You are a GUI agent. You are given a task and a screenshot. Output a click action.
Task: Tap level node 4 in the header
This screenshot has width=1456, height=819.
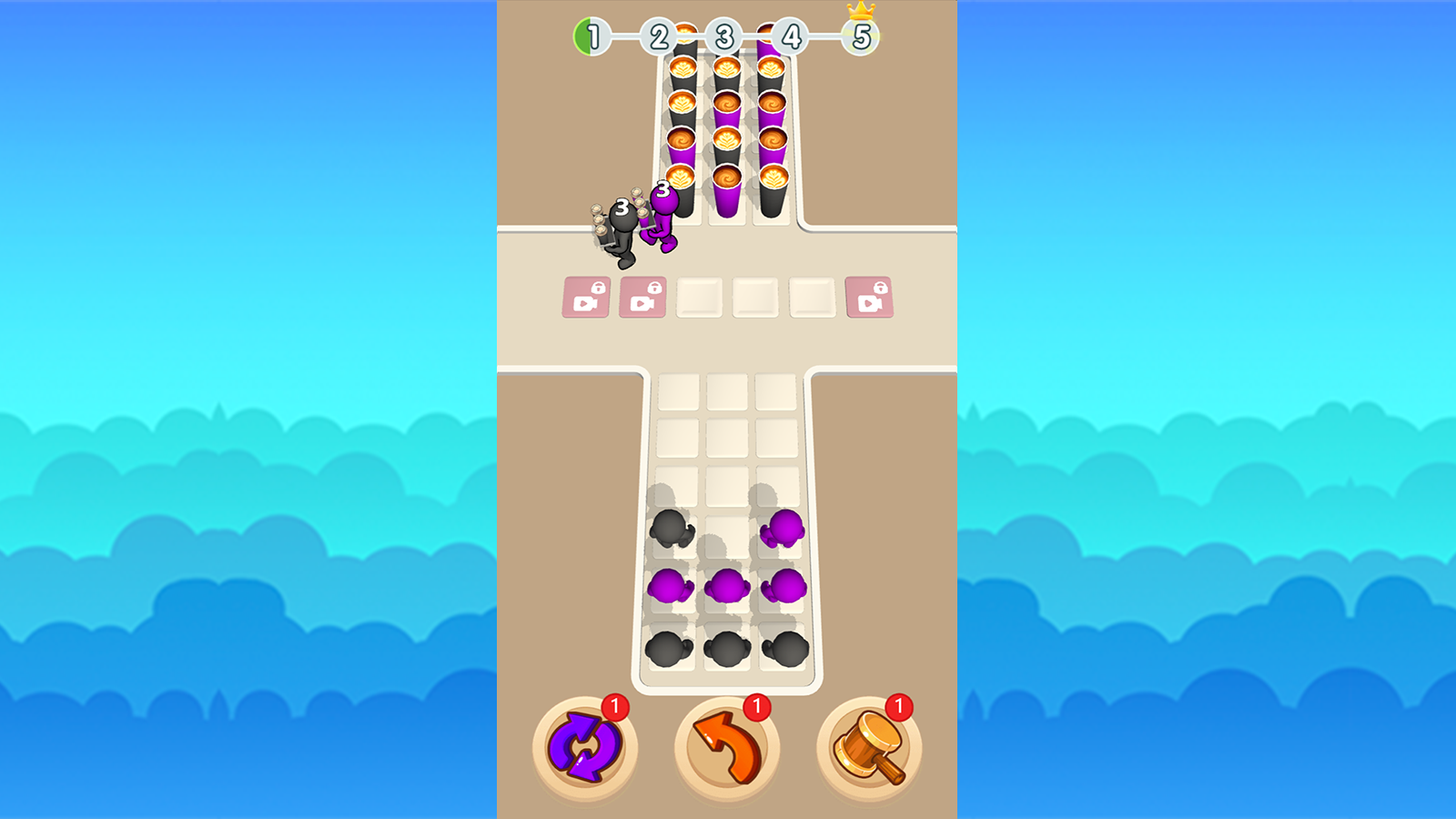tap(793, 37)
